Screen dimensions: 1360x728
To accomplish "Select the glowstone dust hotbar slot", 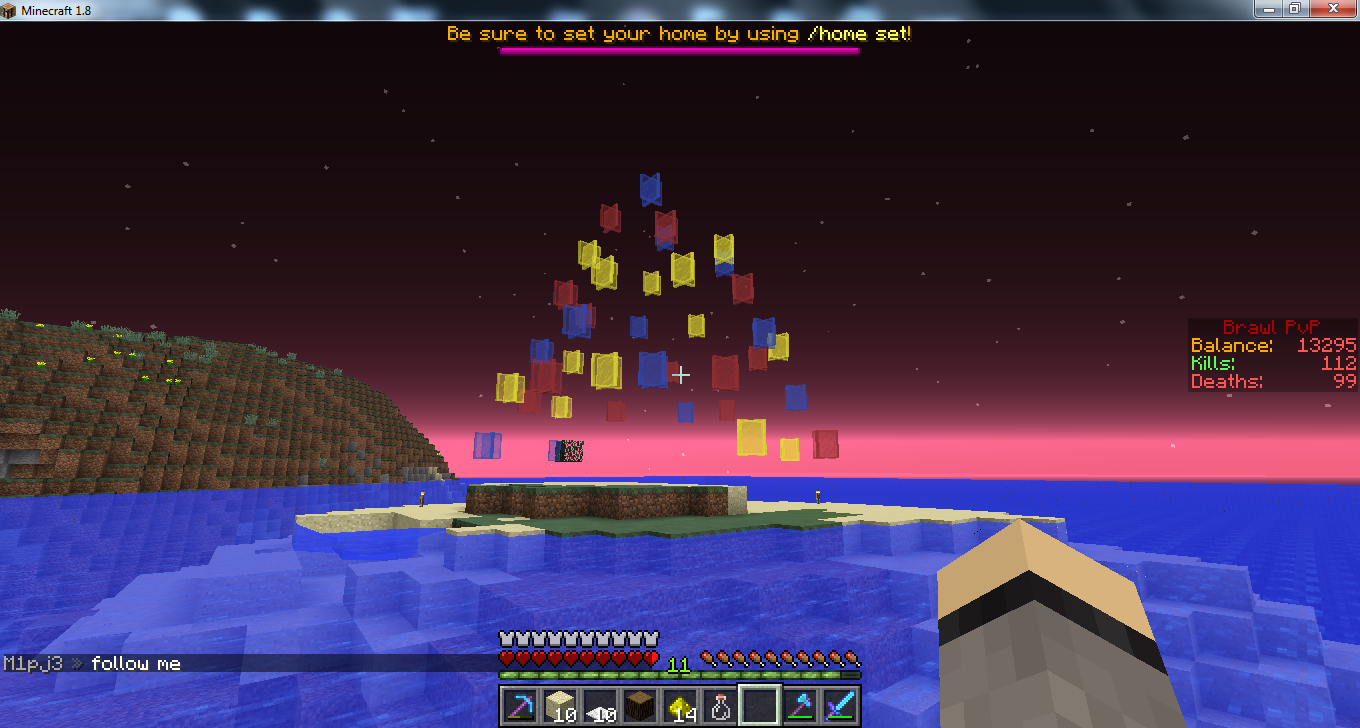I will (680, 706).
